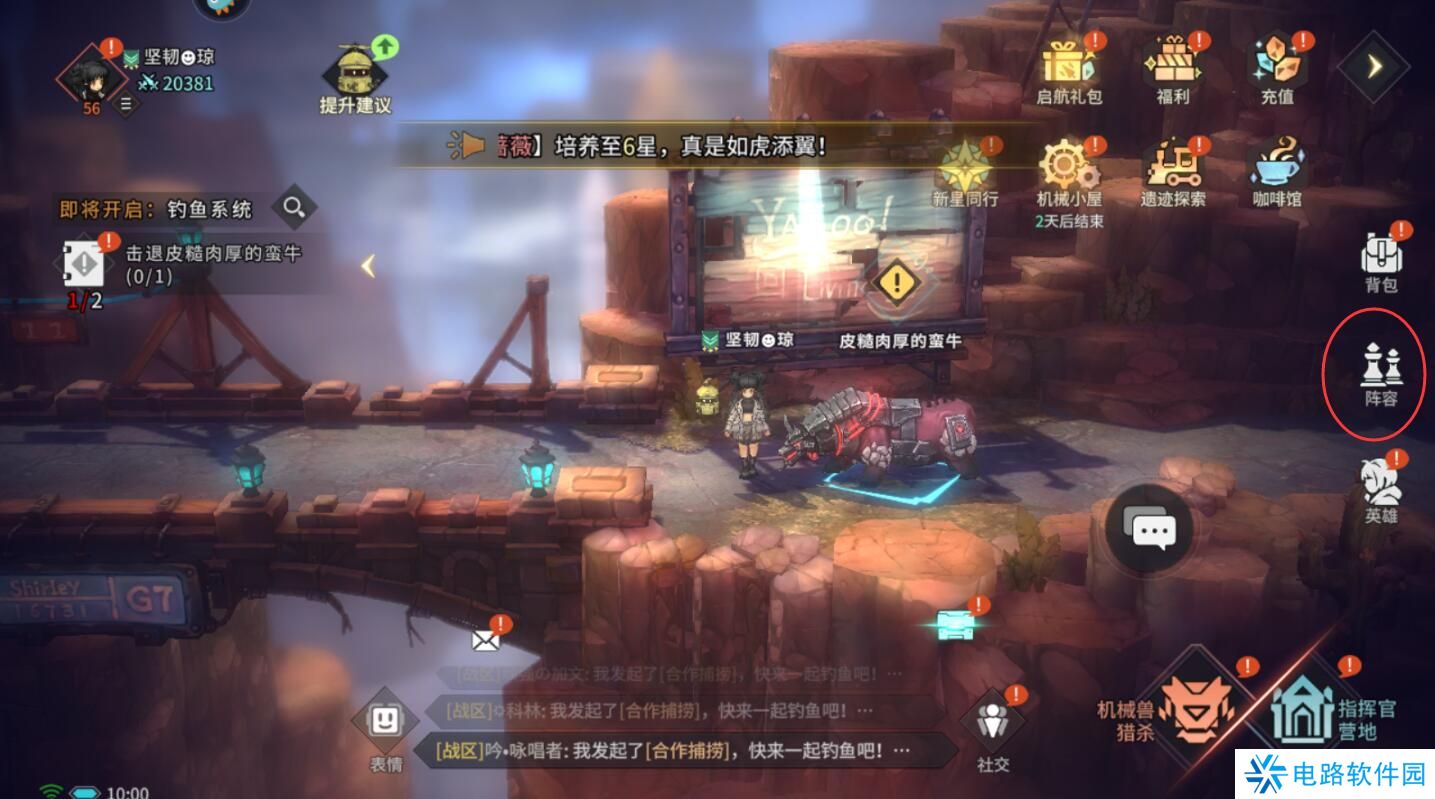This screenshot has width=1435, height=799.
Task: Open the 表情 emote picker
Action: pos(385,722)
